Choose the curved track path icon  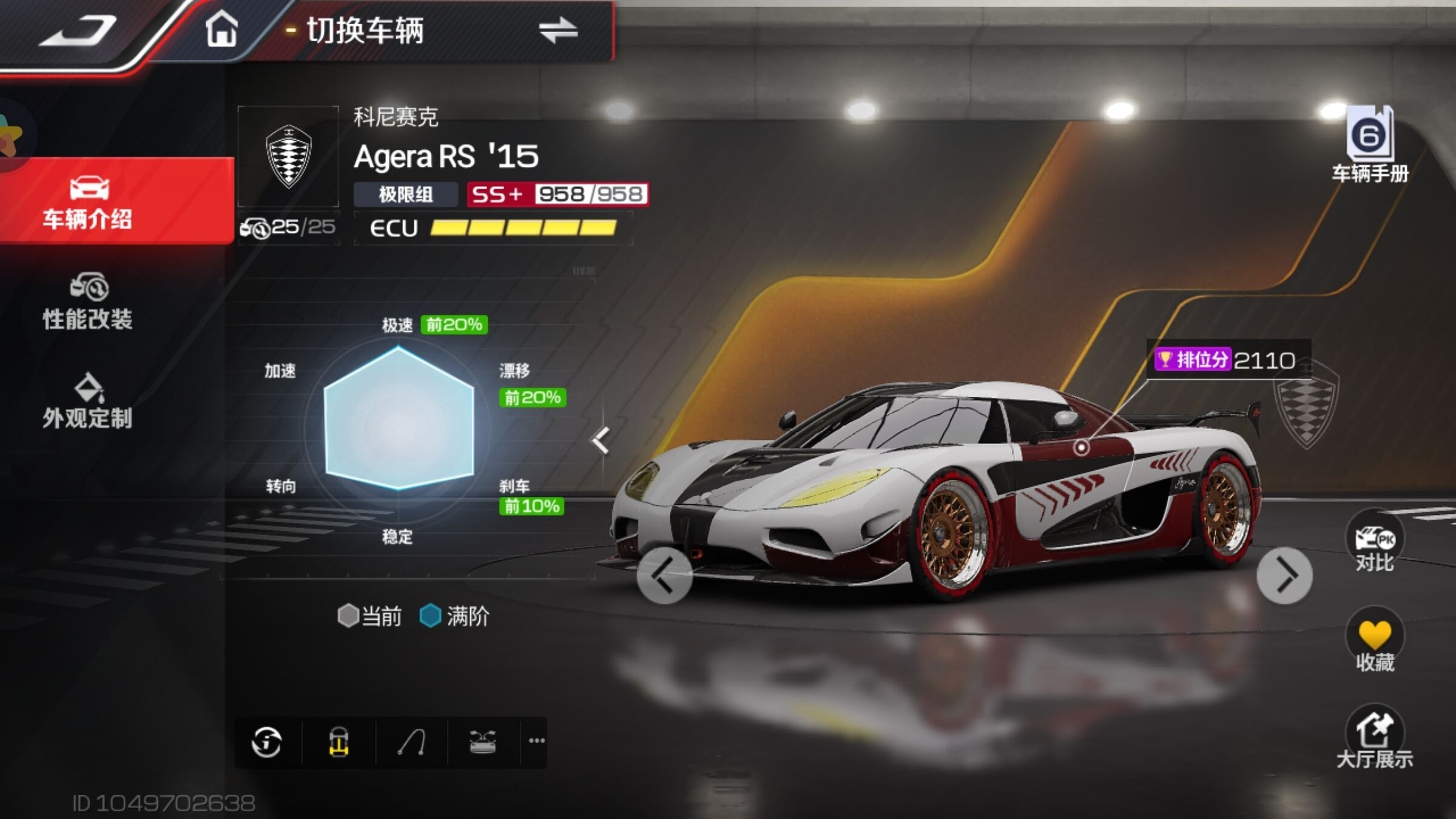pyautogui.click(x=411, y=742)
